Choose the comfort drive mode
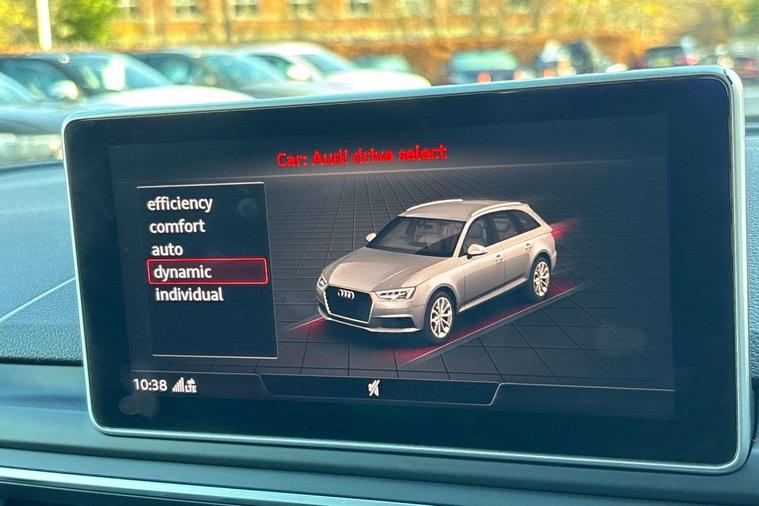Screen dimensions: 759x506 coord(177,227)
